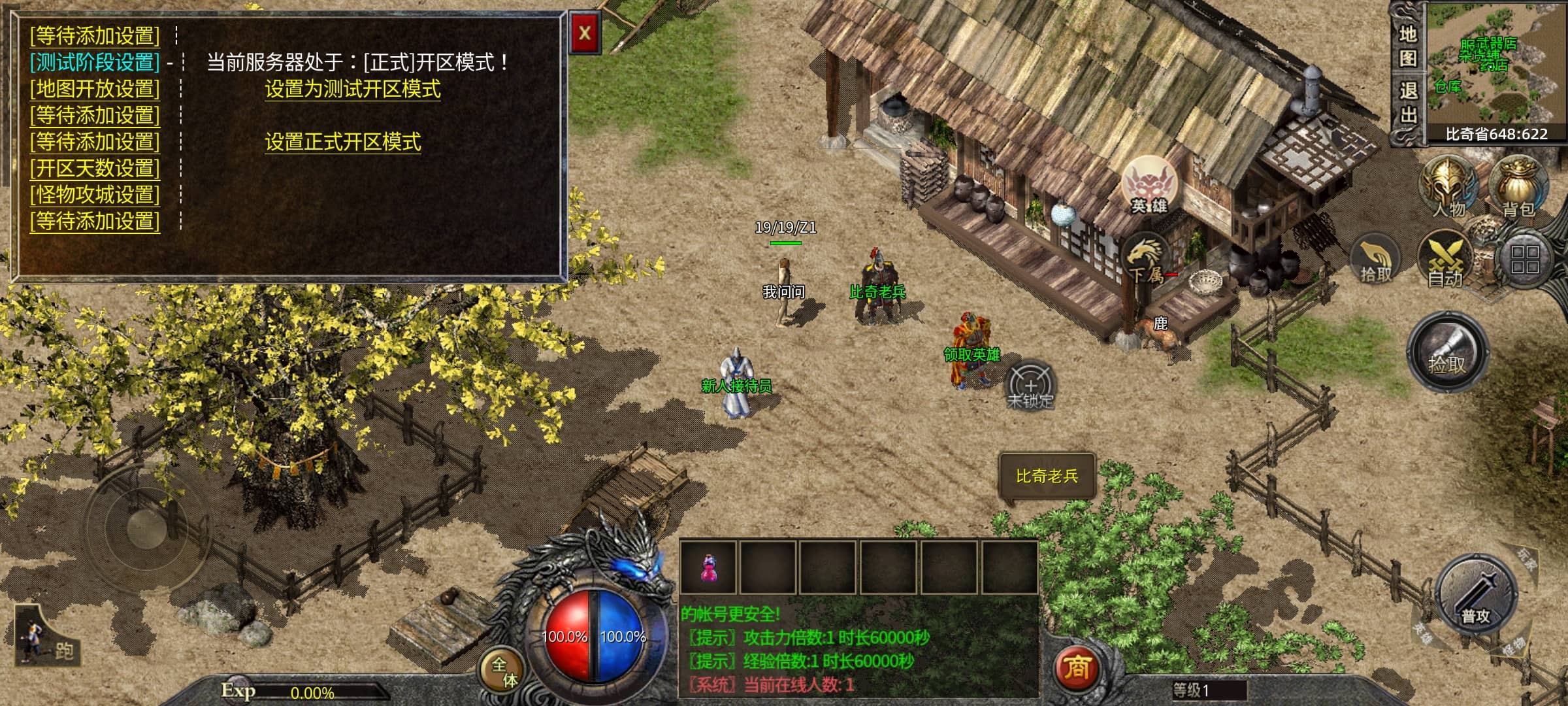1568x706 pixels.
Task: Choose 设置为测试开区模式 link
Action: (352, 89)
